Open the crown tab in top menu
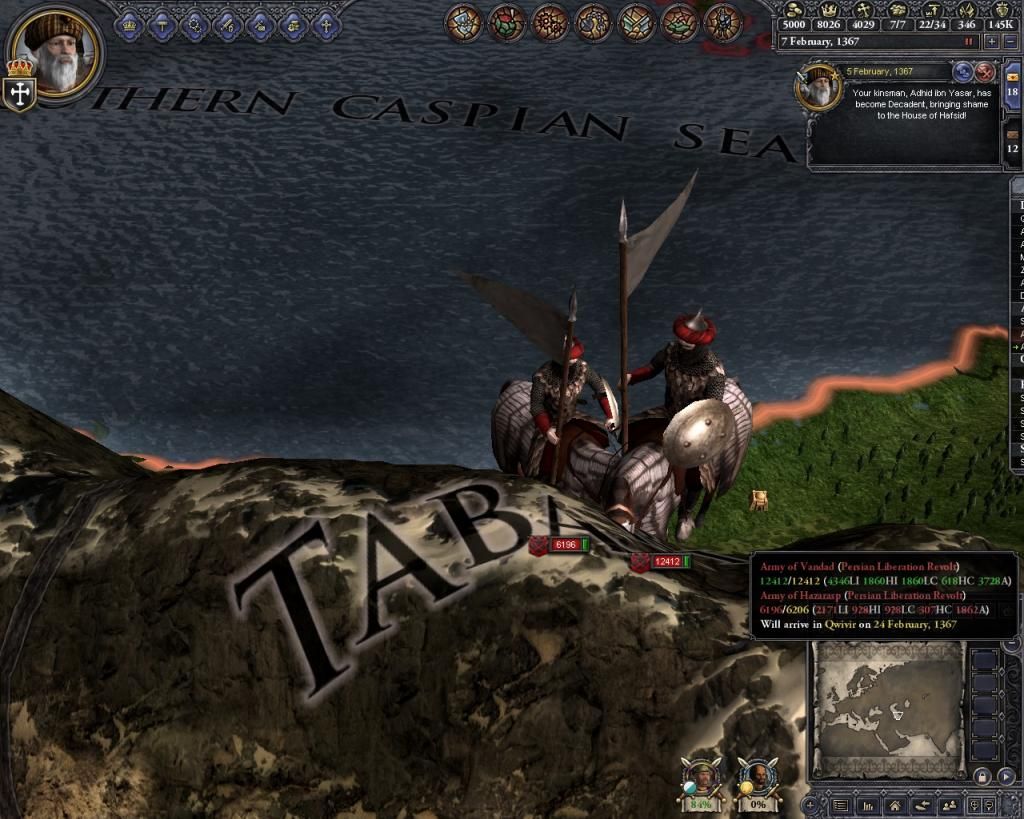 [130, 25]
